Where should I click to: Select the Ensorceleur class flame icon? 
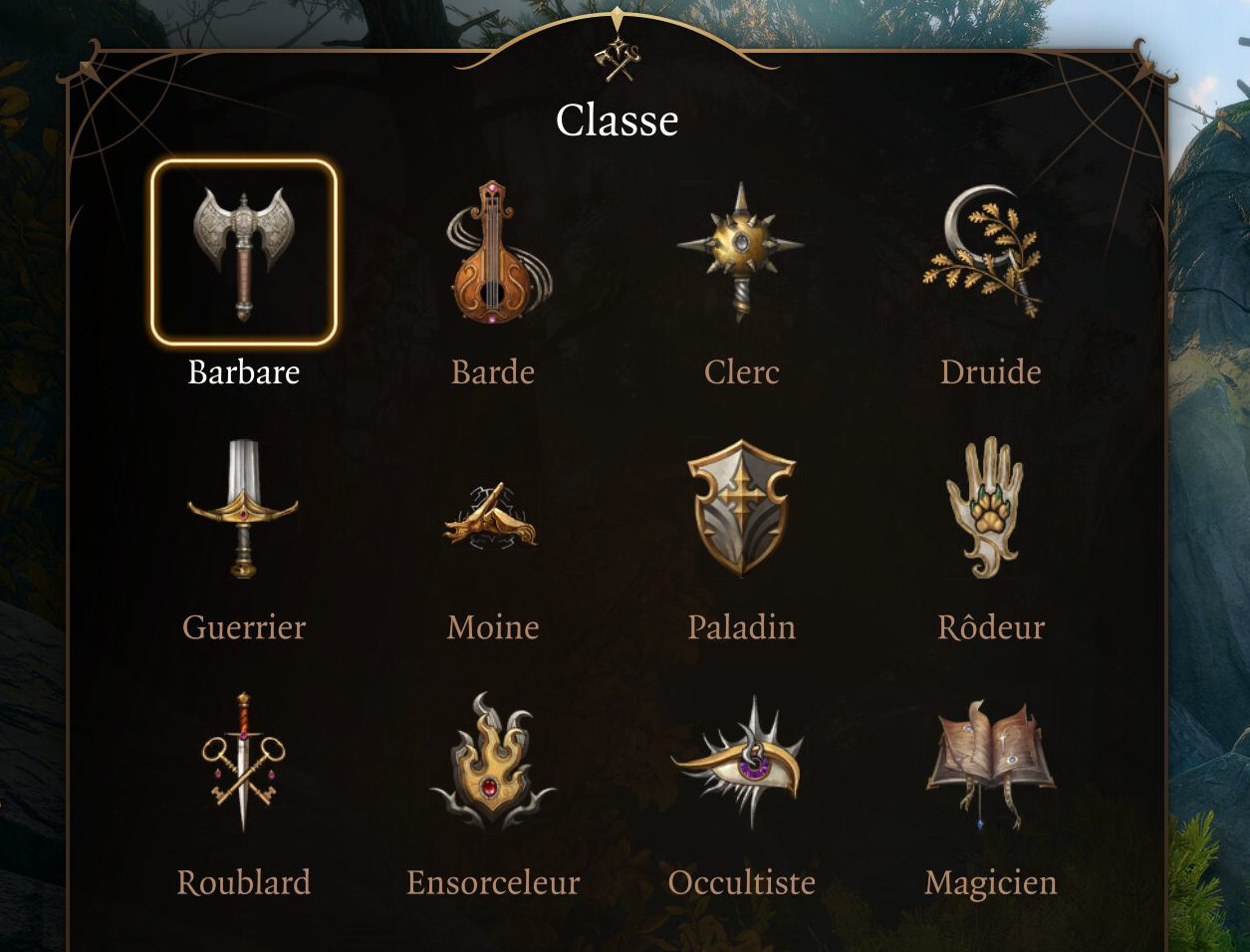click(492, 762)
